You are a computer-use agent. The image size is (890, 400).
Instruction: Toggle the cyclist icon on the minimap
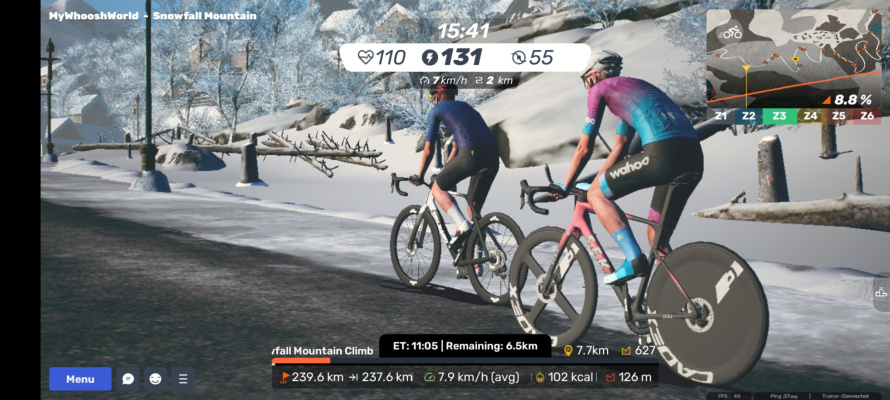[x=731, y=33]
